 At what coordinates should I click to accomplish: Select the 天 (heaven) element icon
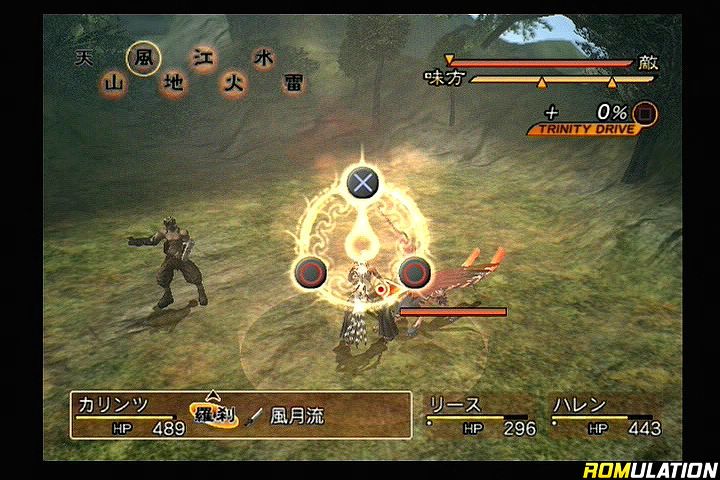(84, 59)
